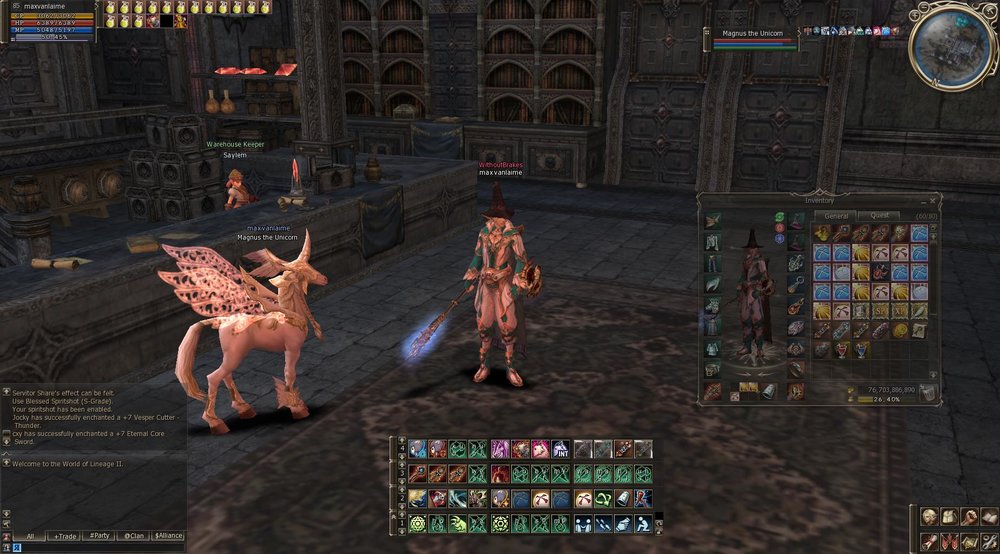This screenshot has width=1000, height=554.
Task: Open the circular minimap
Action: 951,46
